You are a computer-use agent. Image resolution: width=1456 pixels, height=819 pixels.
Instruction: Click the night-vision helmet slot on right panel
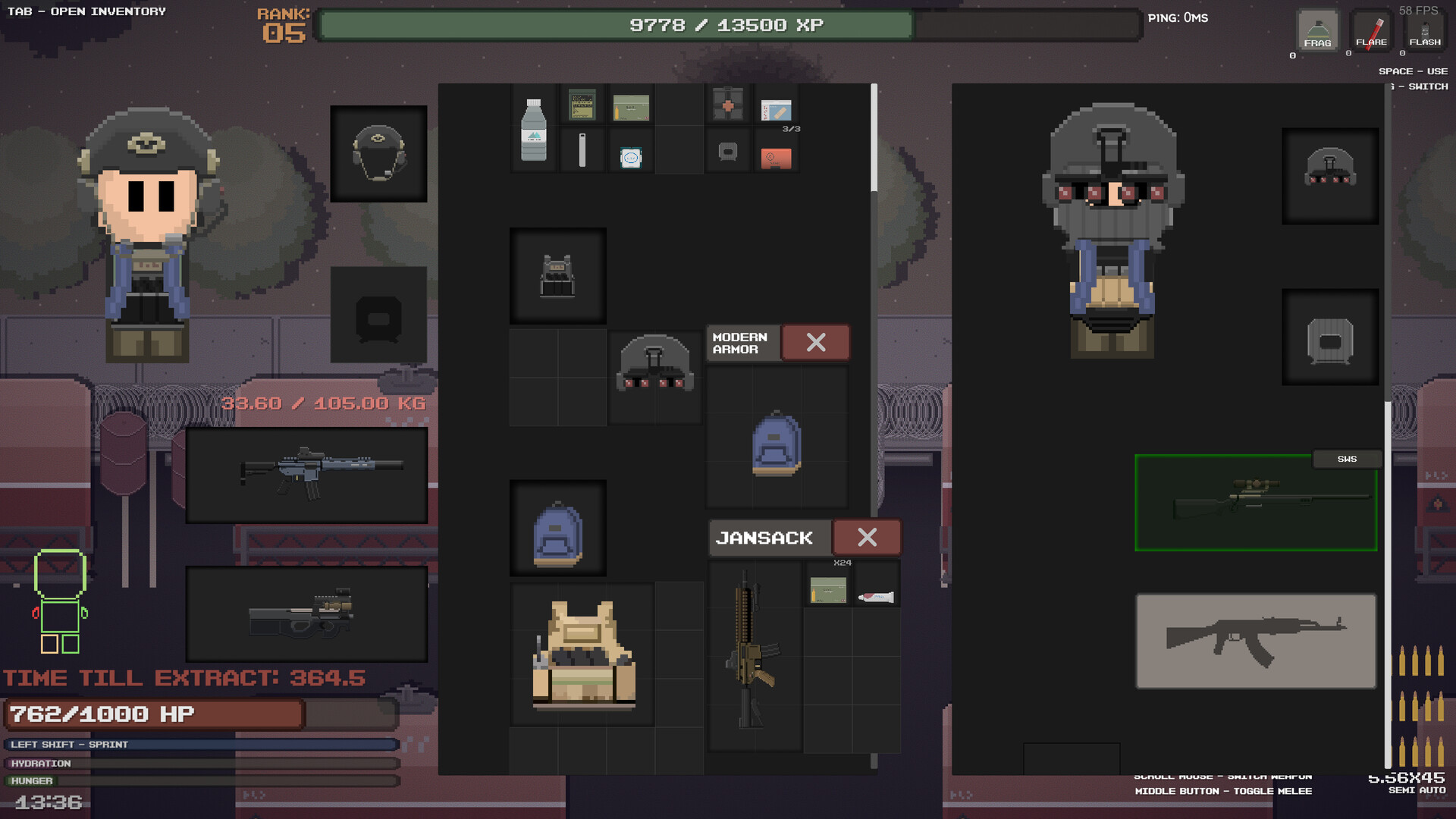pos(1329,175)
